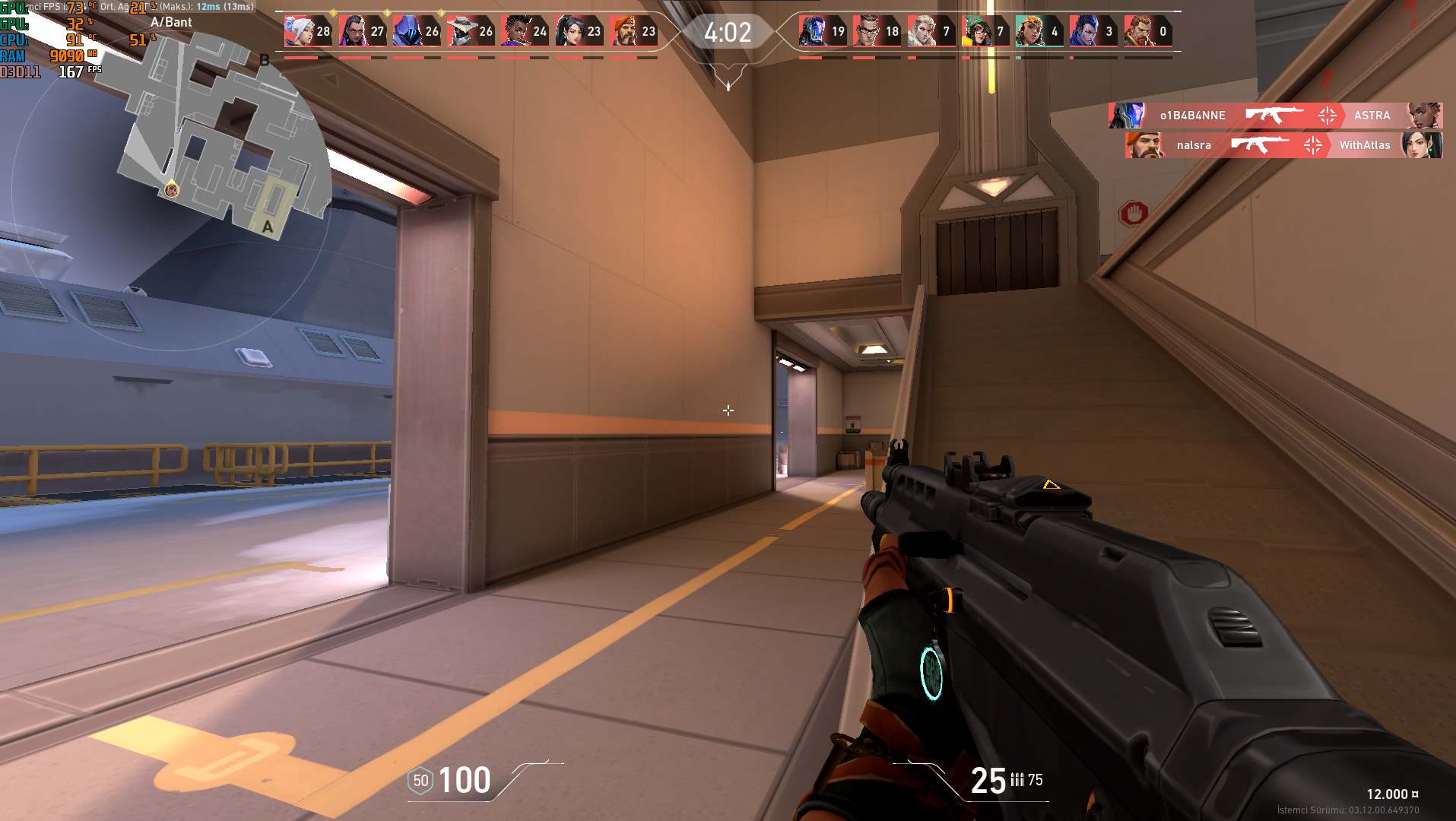The image size is (1456, 821).
Task: Click Chamber's portrait showing 18 on enemy team
Action: pos(865,30)
